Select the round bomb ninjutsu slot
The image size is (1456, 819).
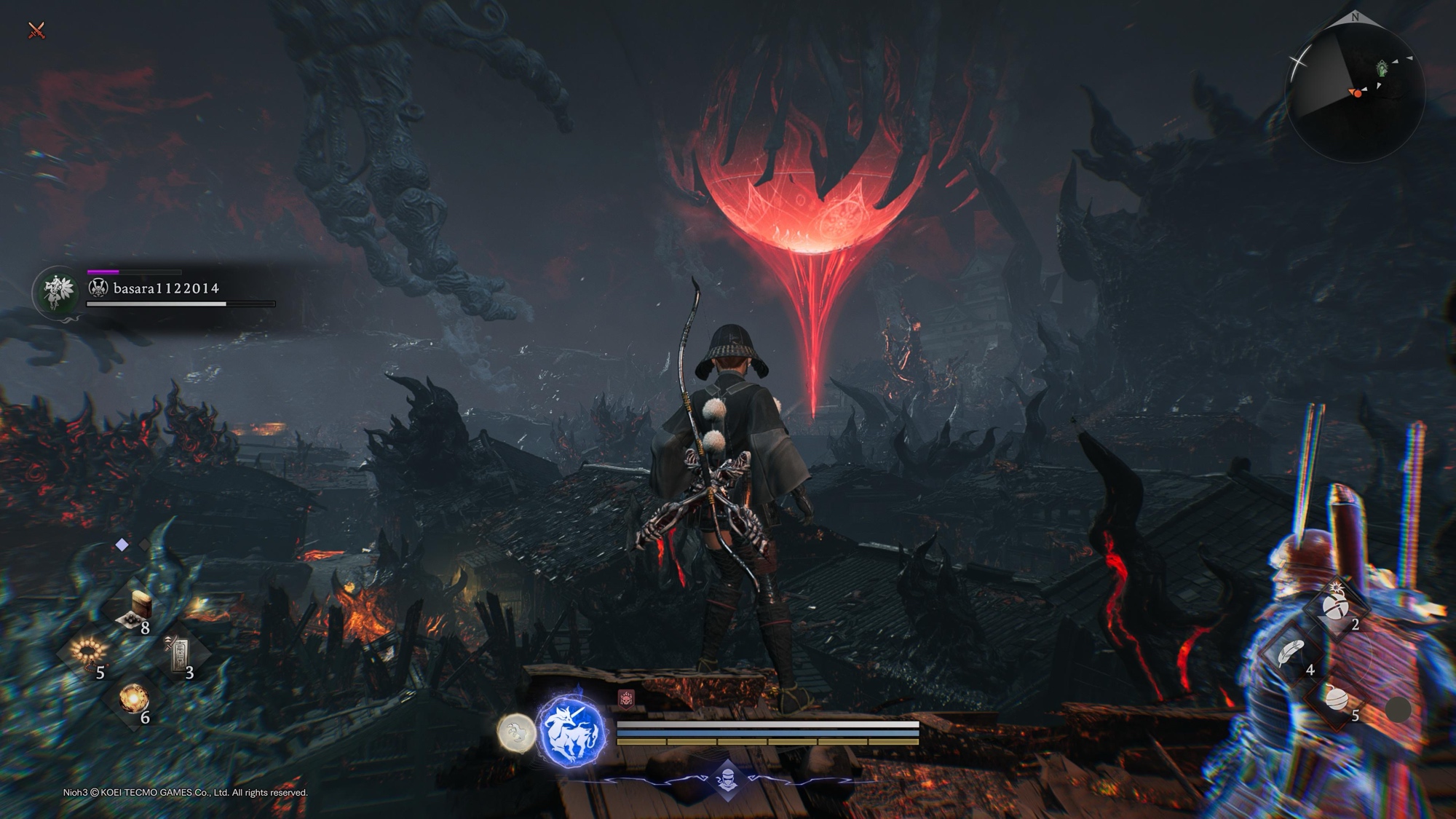(x=1337, y=699)
